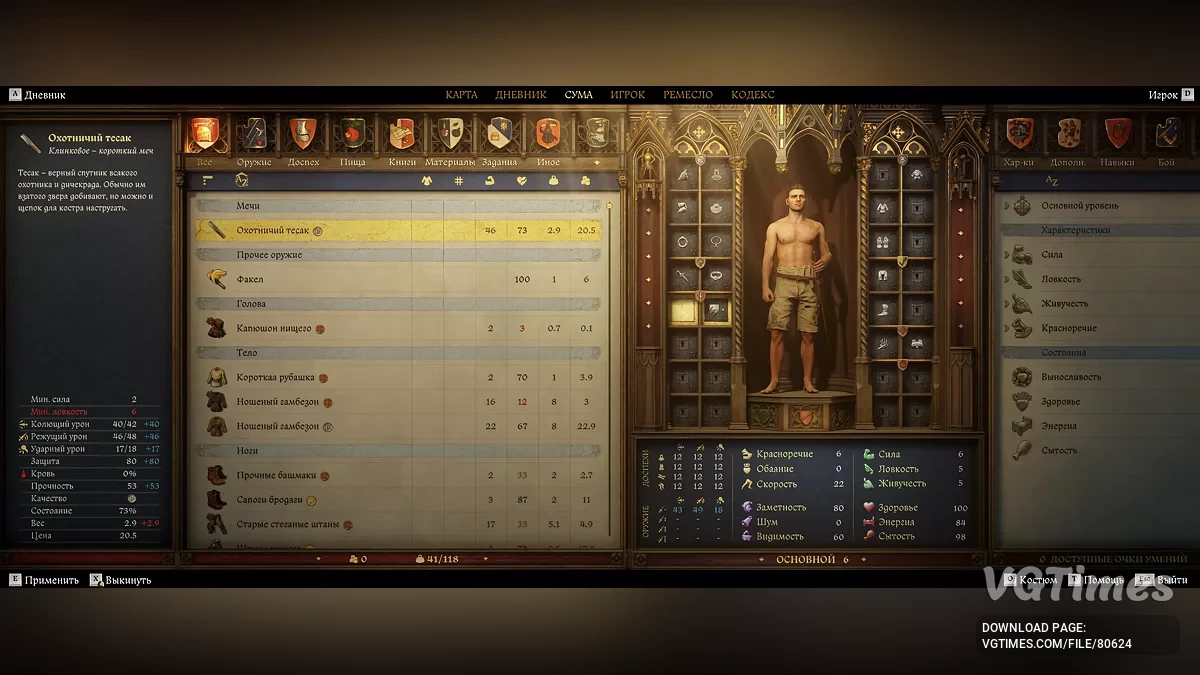Select the Охотничий тесак item row
Viewport: 1200px width, 675px height.
click(x=400, y=230)
